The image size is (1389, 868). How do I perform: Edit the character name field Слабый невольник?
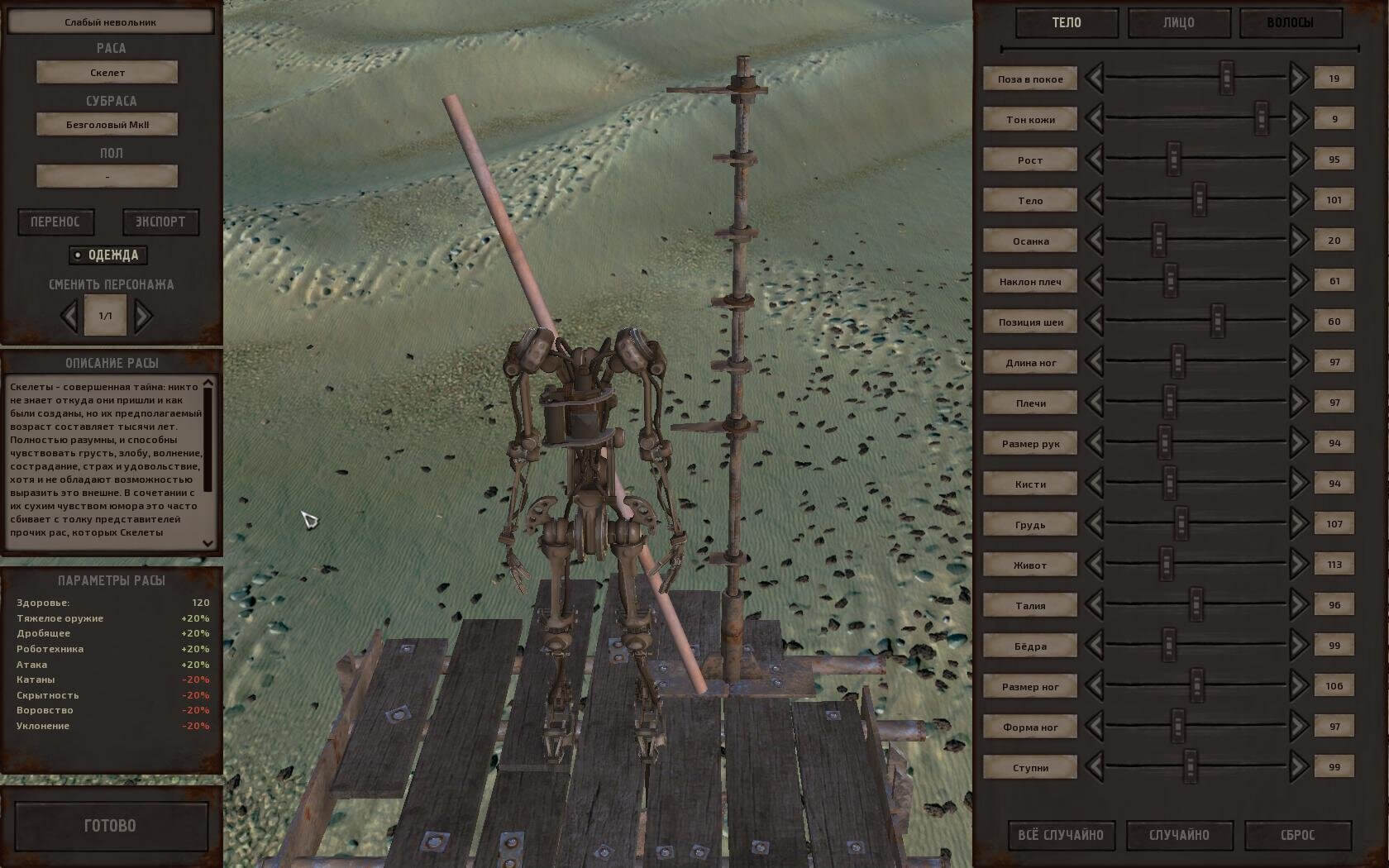[110, 22]
